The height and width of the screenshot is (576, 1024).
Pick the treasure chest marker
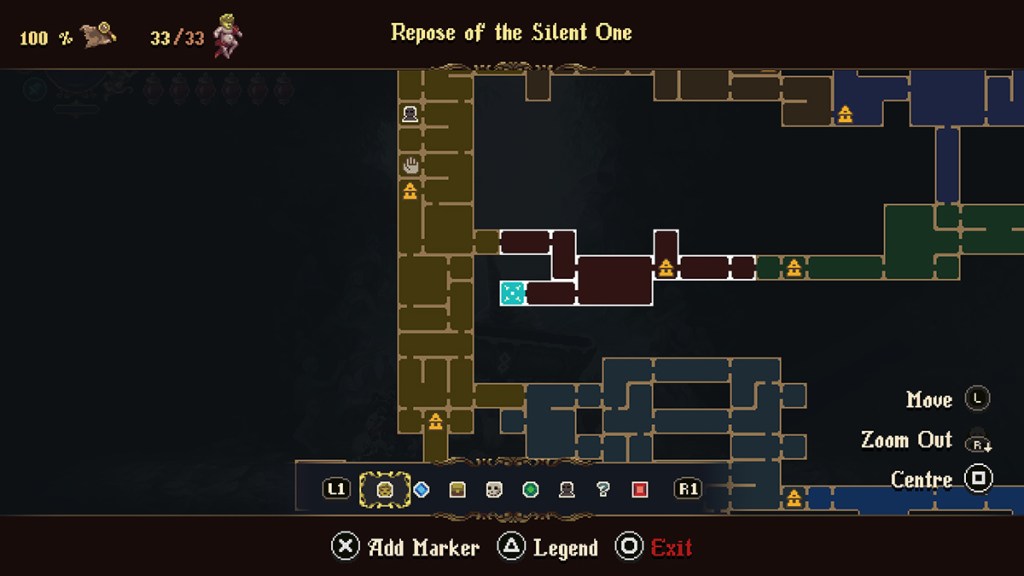458,490
